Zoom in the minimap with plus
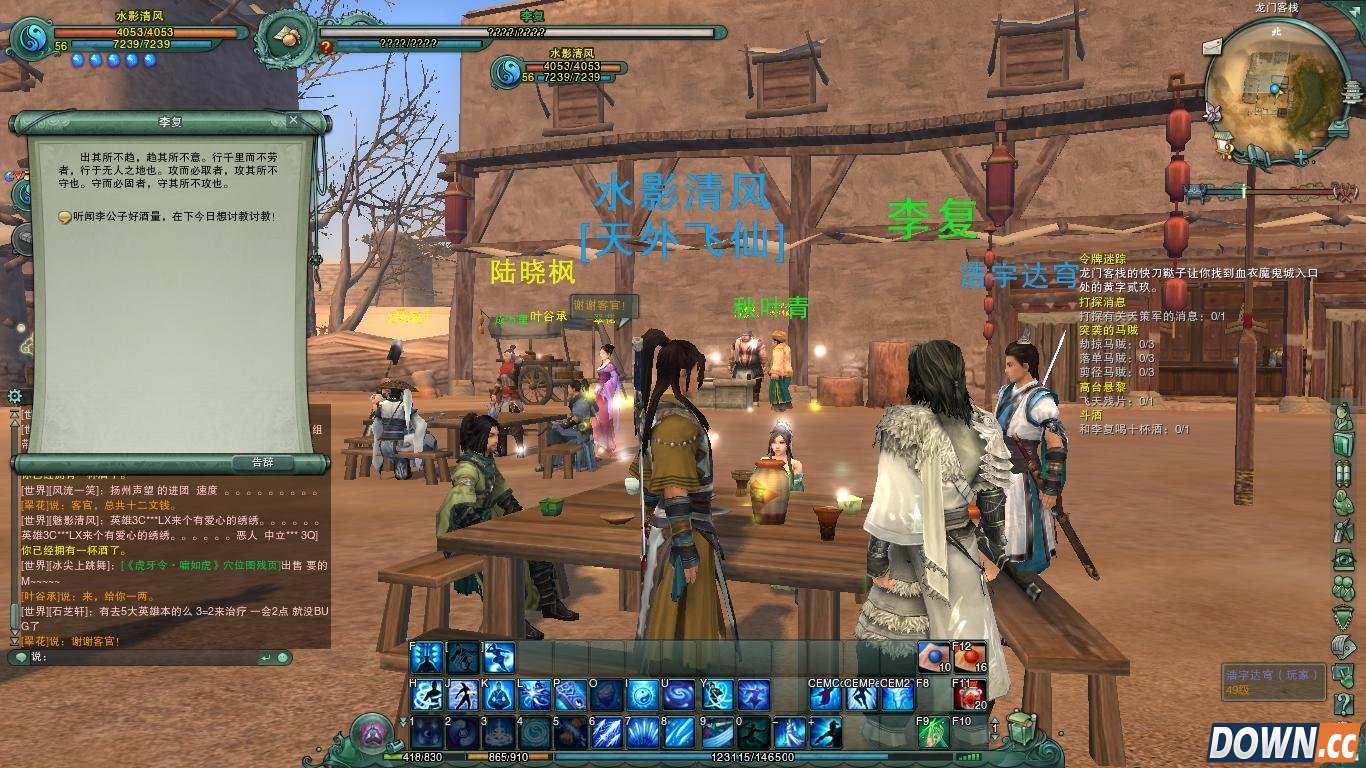Viewport: 1366px width, 768px height. (x=1300, y=157)
